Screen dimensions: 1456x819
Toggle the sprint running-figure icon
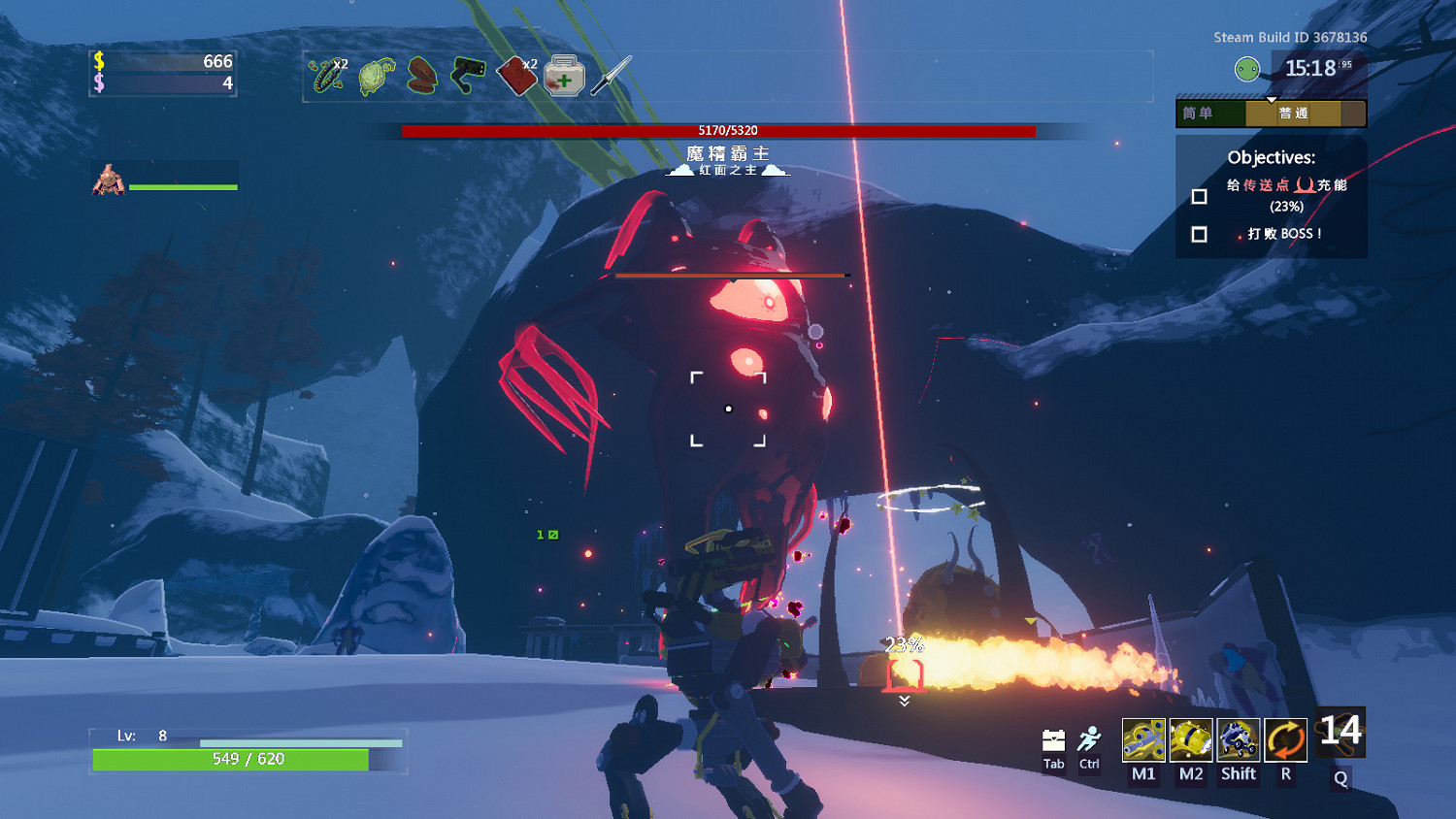point(1090,740)
